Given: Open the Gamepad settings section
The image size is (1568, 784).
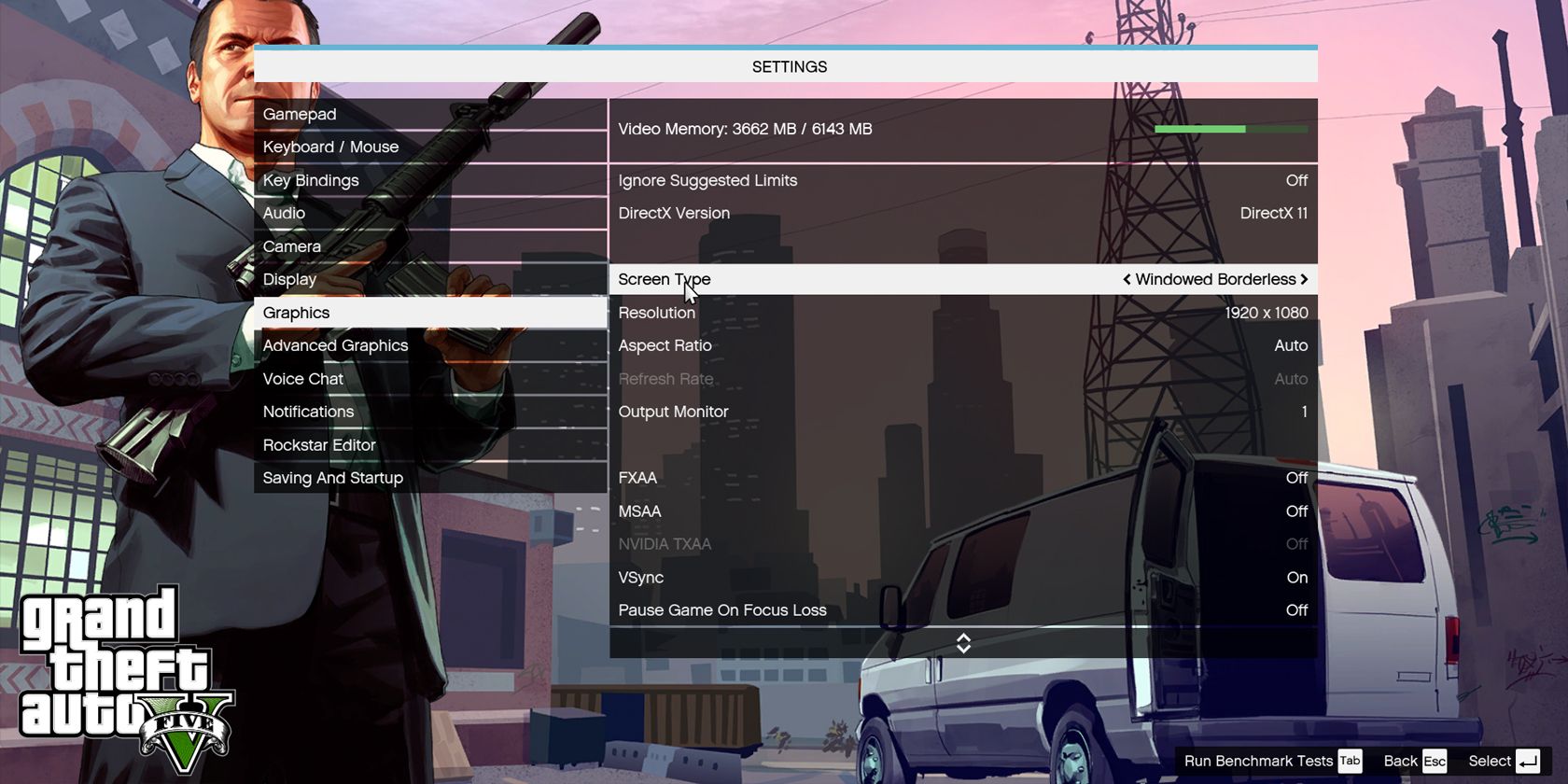Looking at the screenshot, I should 299,114.
